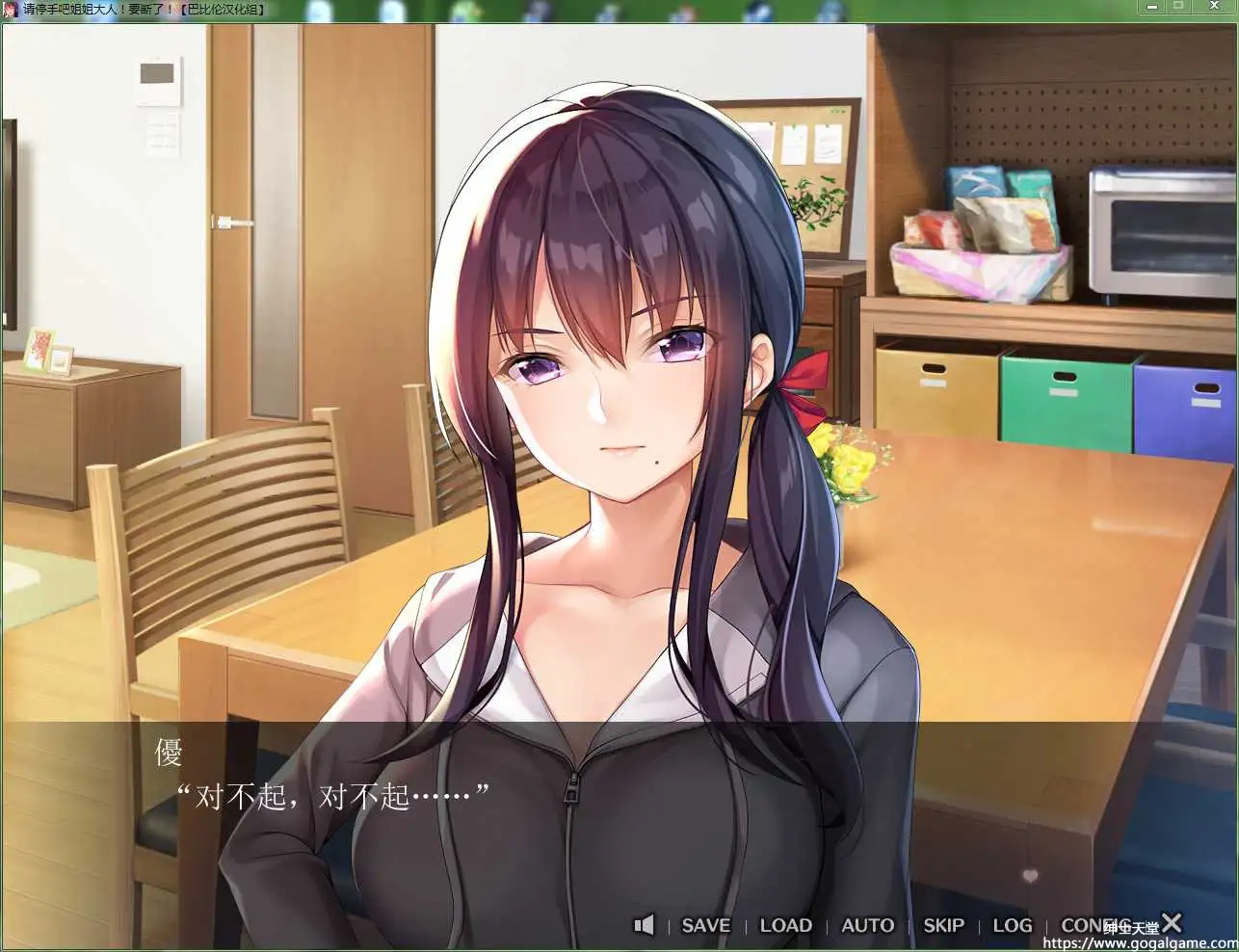Hide the message window using the small X icon
This screenshot has width=1239, height=952.
[1171, 923]
